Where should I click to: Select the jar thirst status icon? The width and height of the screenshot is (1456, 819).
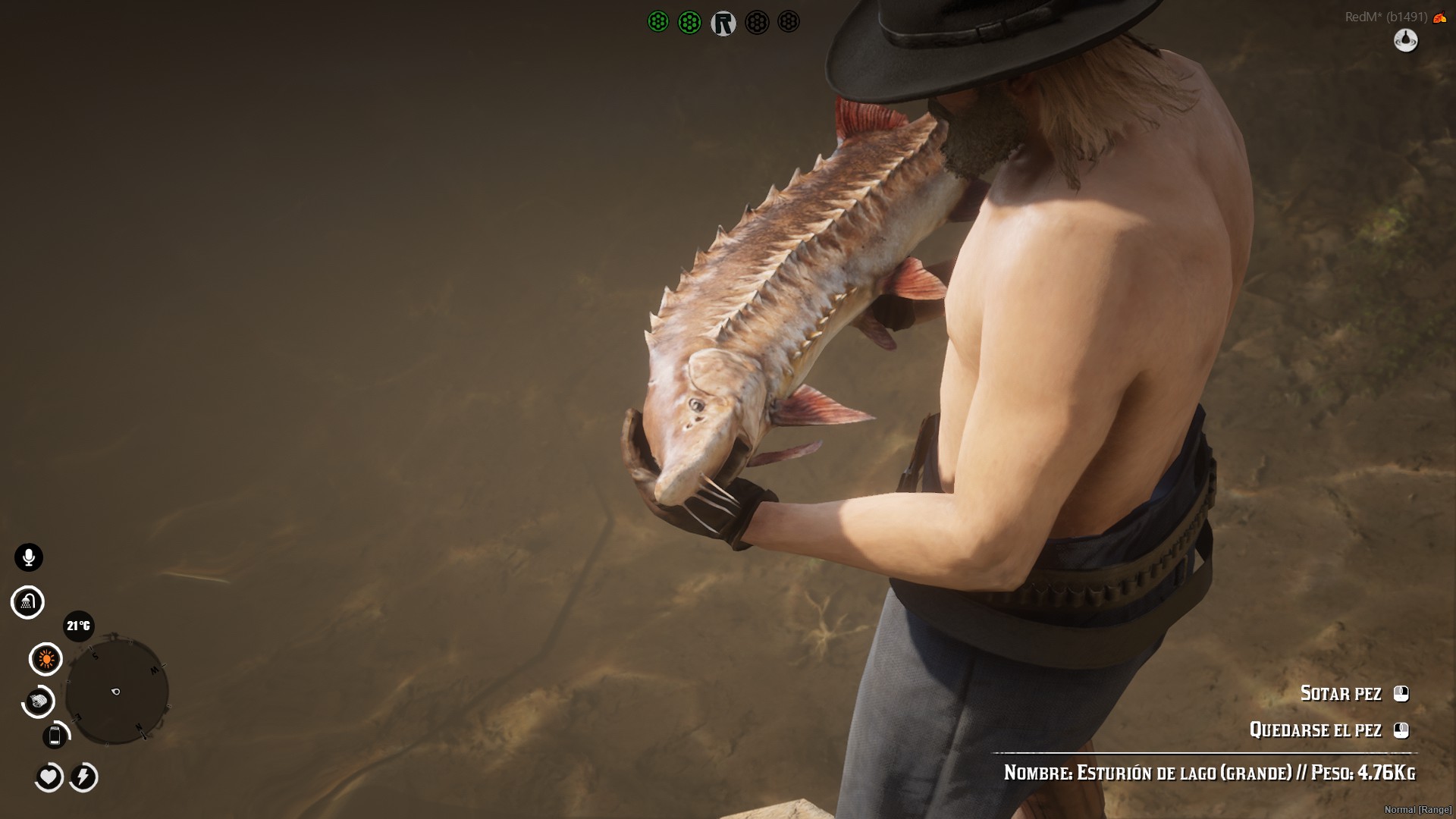point(55,736)
